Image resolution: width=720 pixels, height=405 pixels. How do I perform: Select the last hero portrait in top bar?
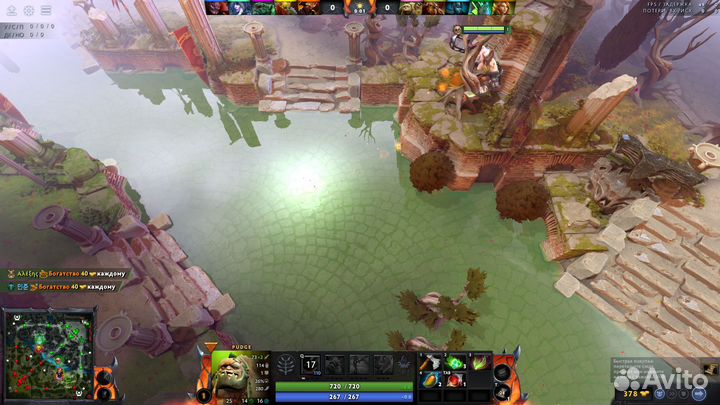tap(503, 7)
